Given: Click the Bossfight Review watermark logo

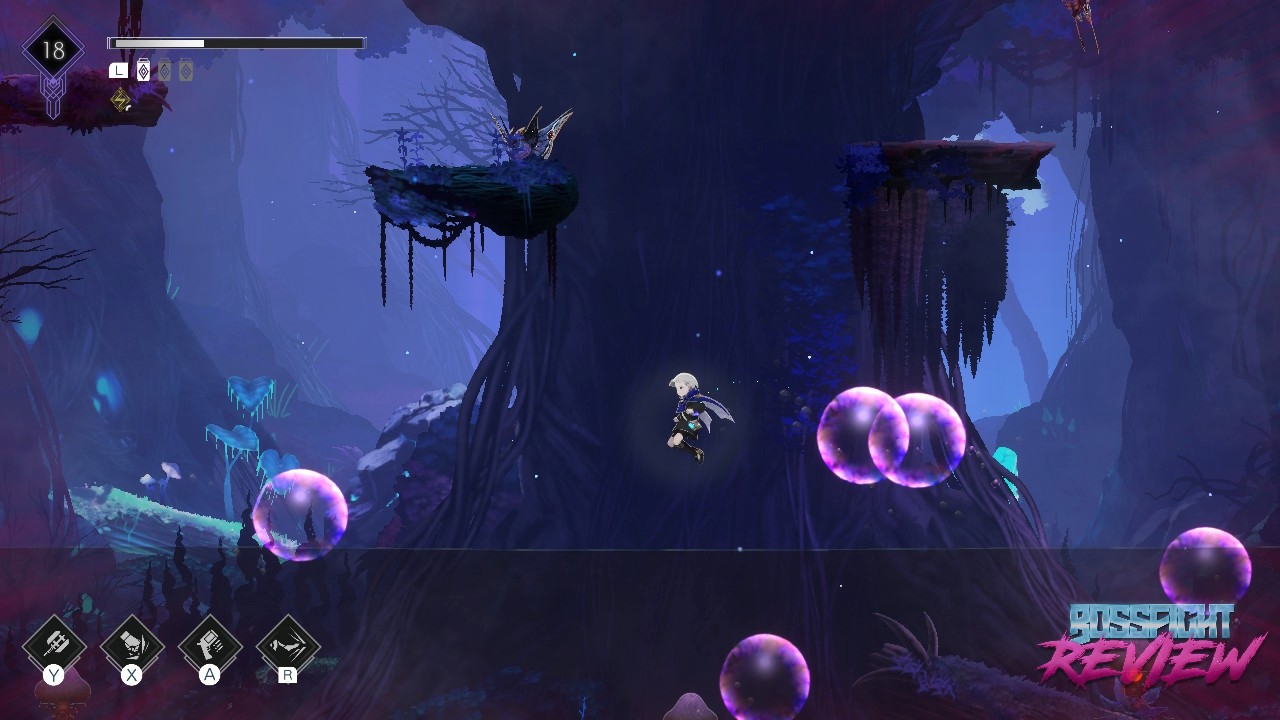Looking at the screenshot, I should [1150, 644].
